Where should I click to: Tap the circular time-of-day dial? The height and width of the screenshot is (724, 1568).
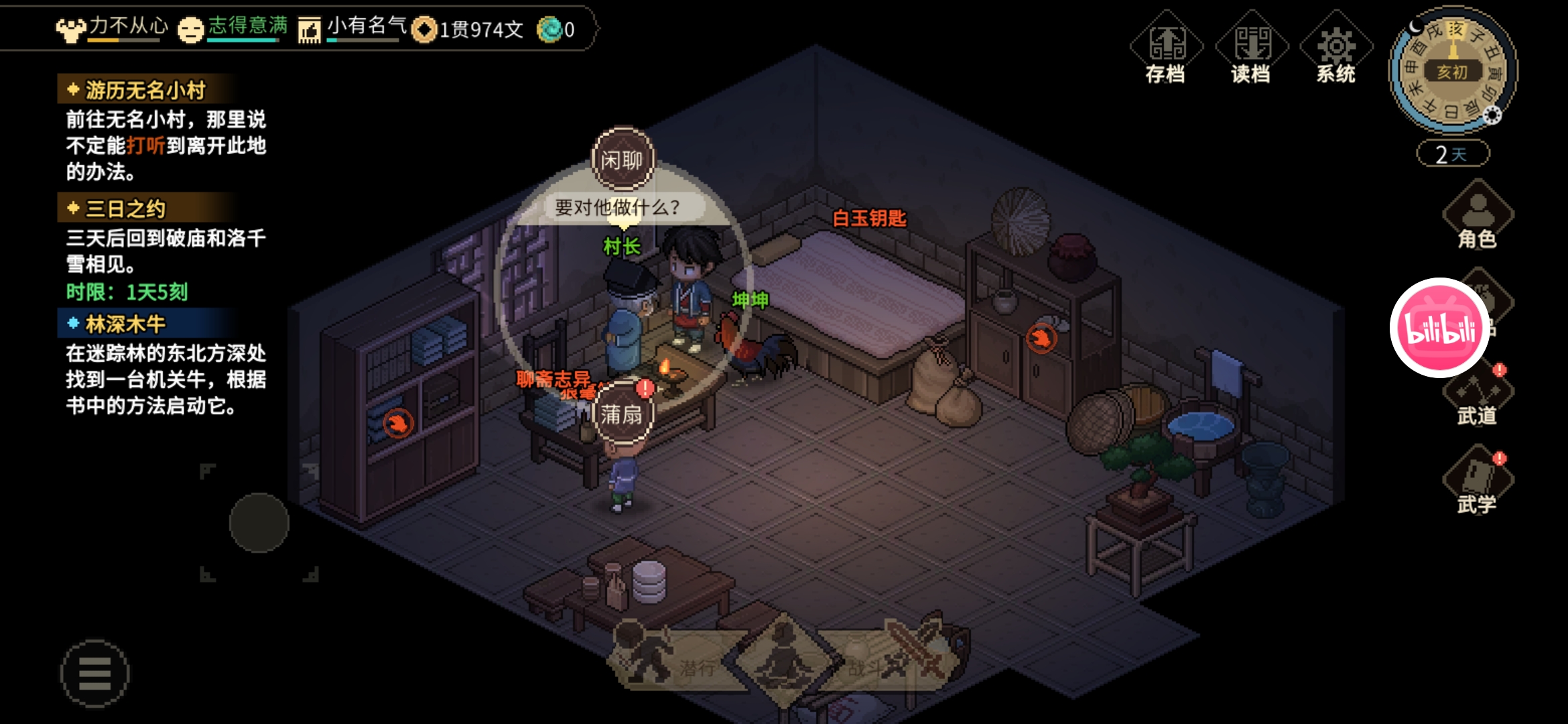pos(1453,70)
